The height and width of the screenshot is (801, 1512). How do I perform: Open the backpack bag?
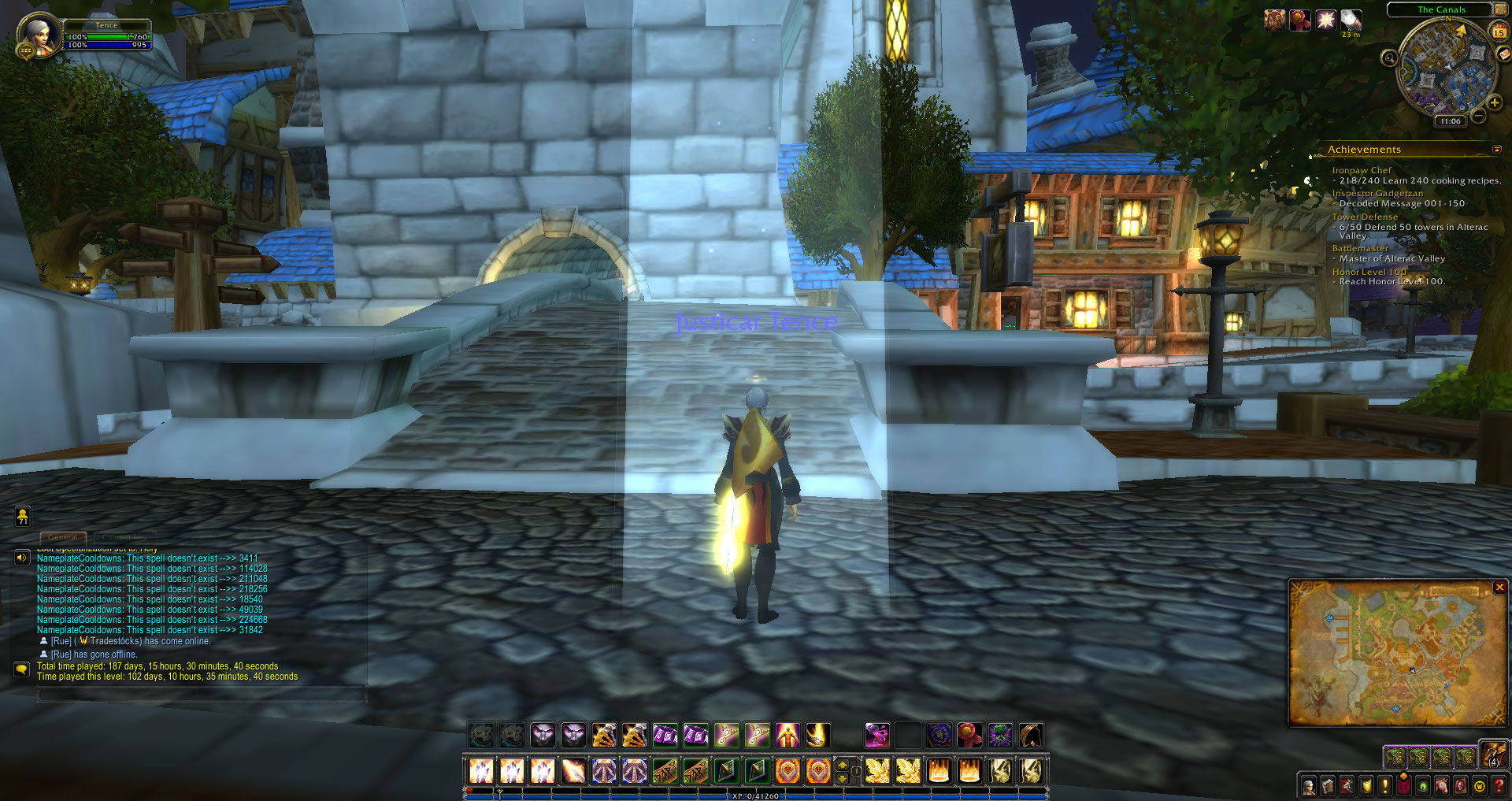pyautogui.click(x=1494, y=755)
